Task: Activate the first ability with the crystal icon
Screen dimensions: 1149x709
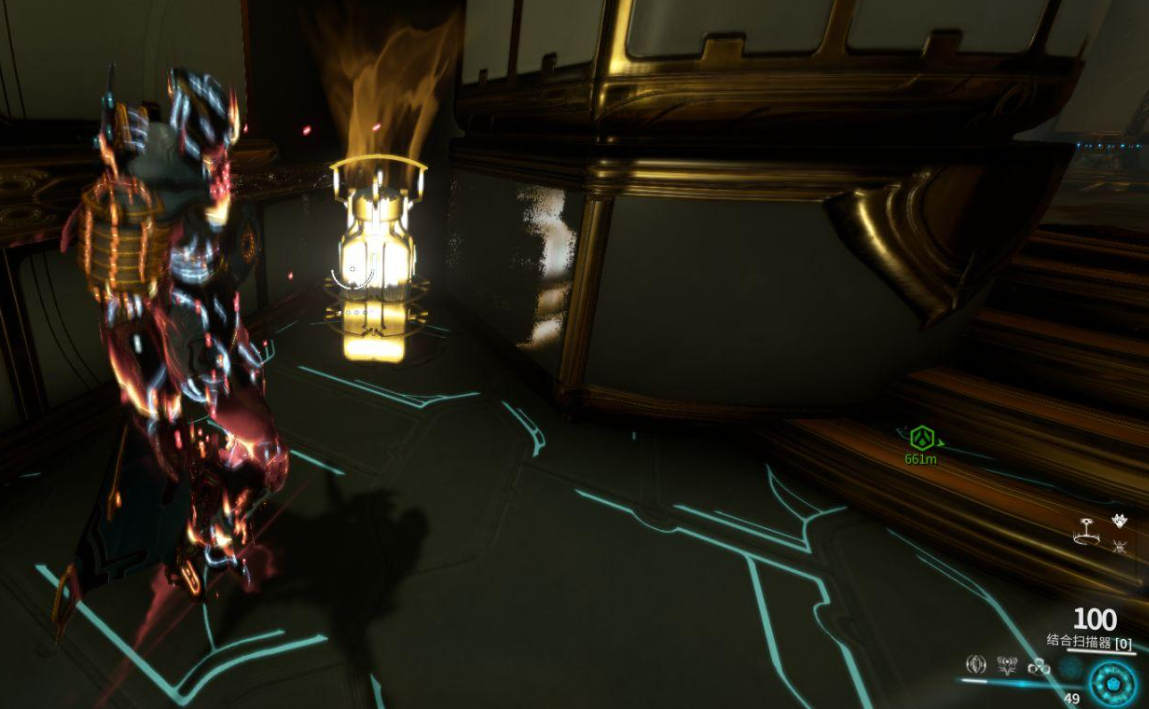Action: [x=977, y=665]
